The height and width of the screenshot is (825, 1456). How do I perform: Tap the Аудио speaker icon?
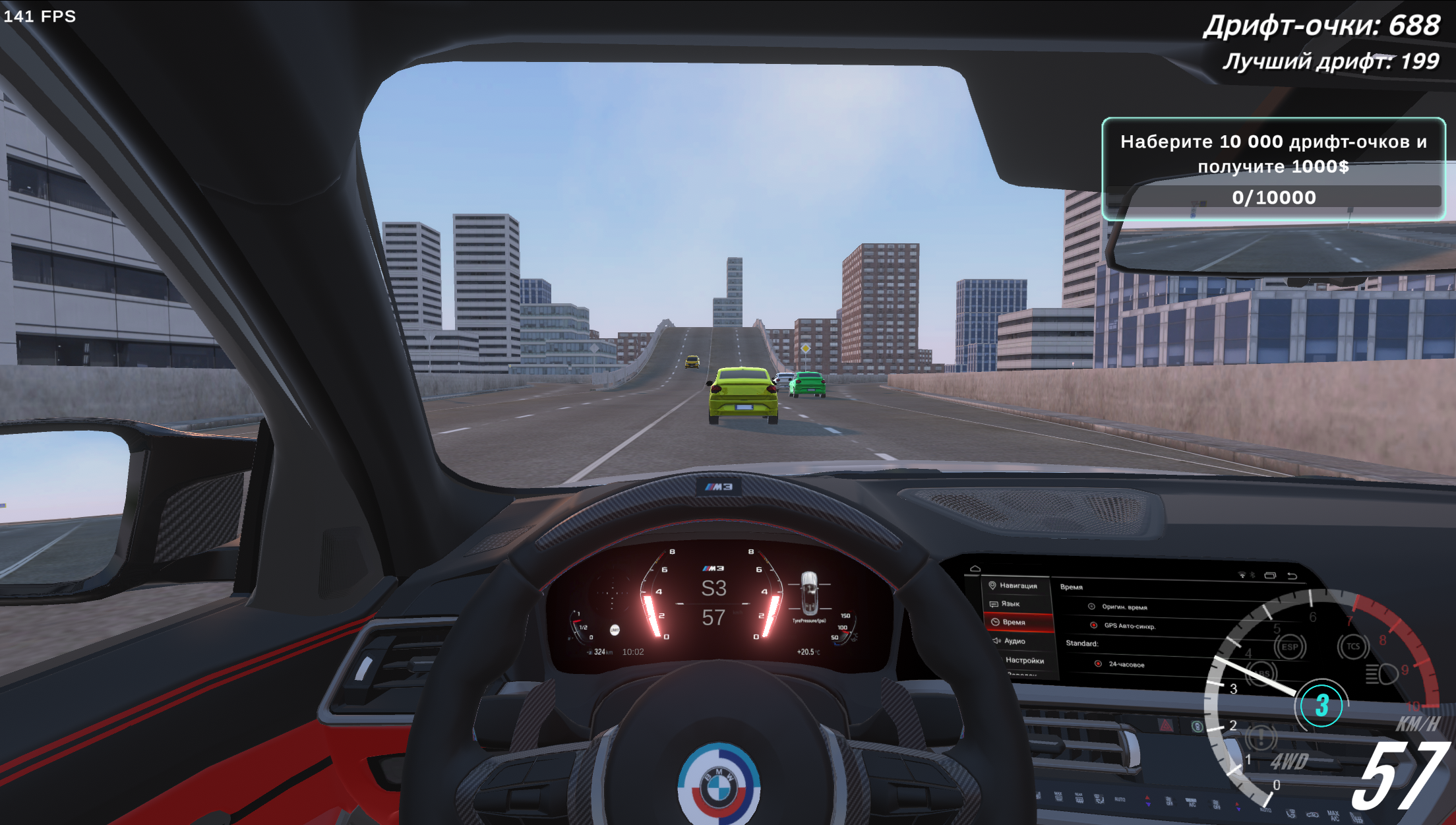coord(996,641)
